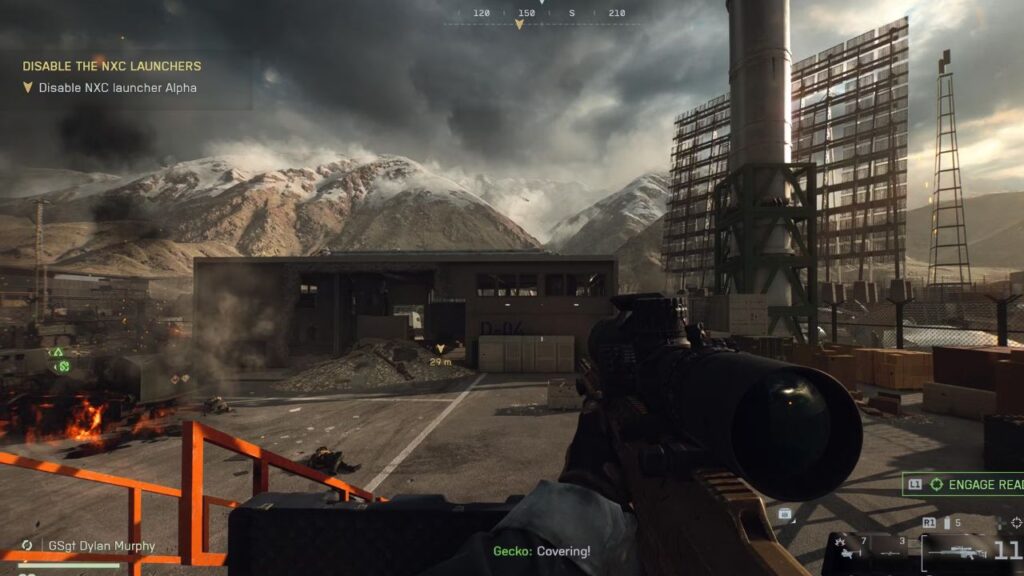Click the GSgt Dylan Murphy character label
1024x576 pixels.
tap(100, 546)
